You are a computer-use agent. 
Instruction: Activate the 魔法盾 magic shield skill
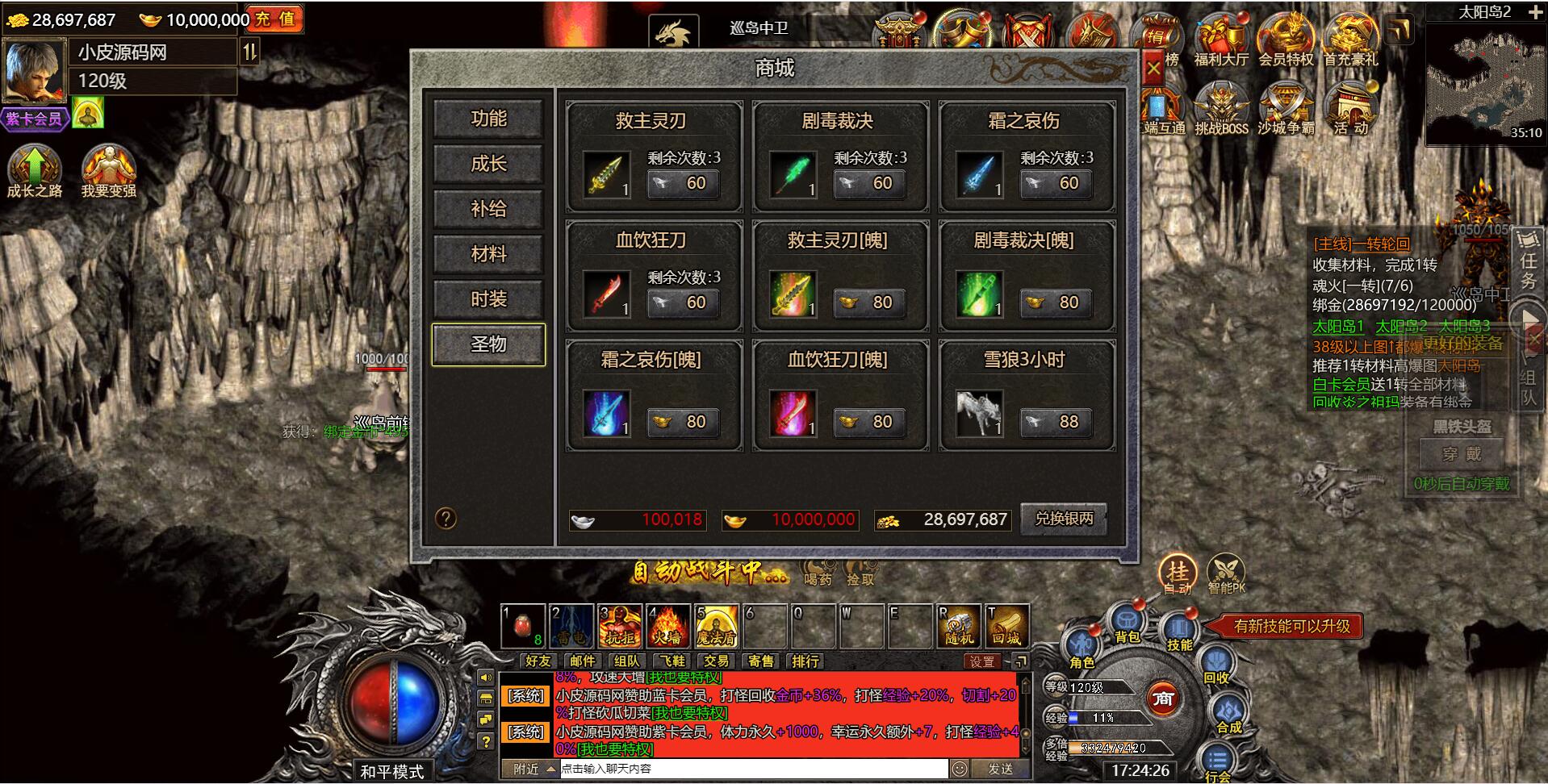click(716, 626)
